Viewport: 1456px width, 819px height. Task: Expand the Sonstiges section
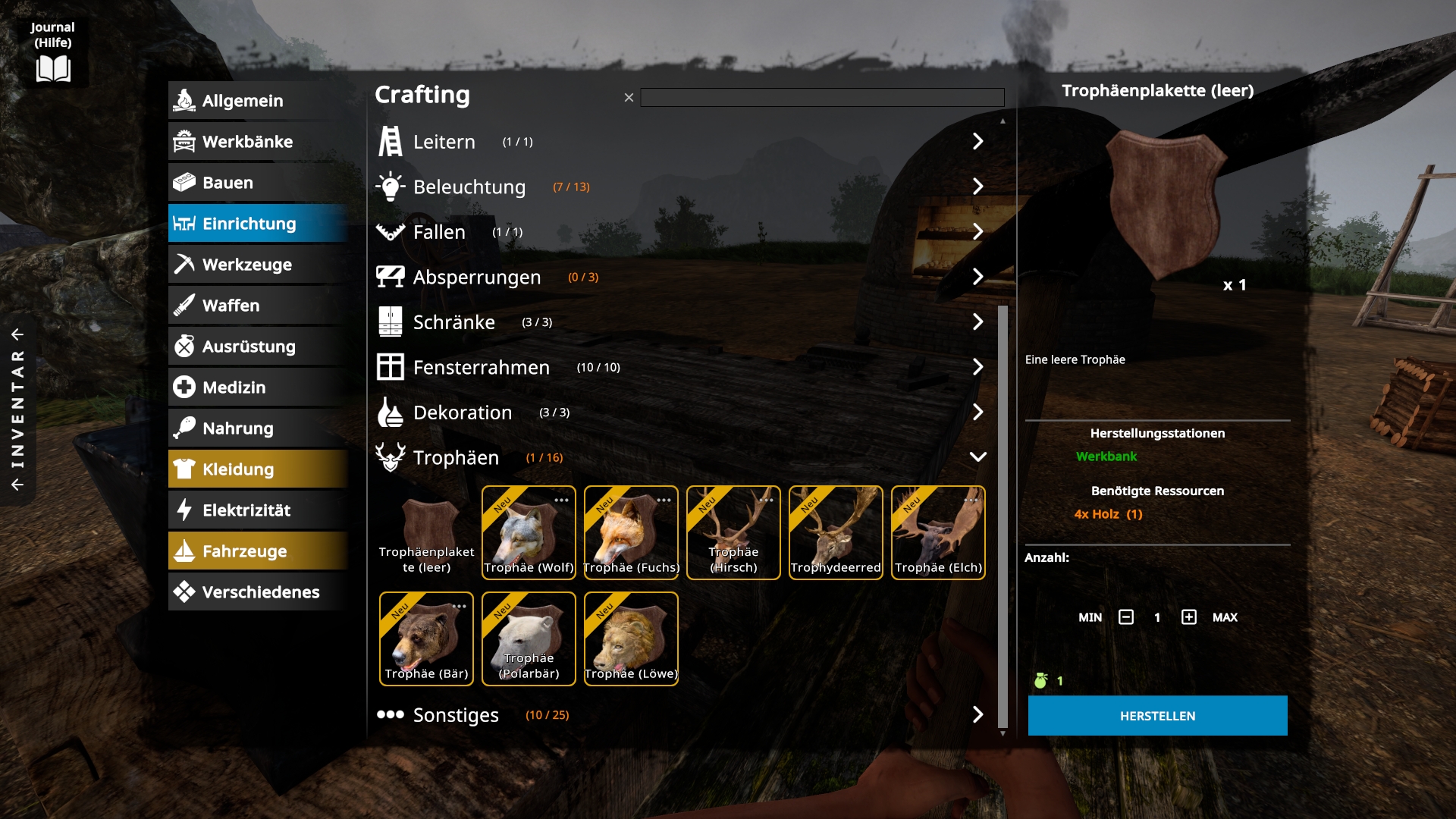coord(977,714)
